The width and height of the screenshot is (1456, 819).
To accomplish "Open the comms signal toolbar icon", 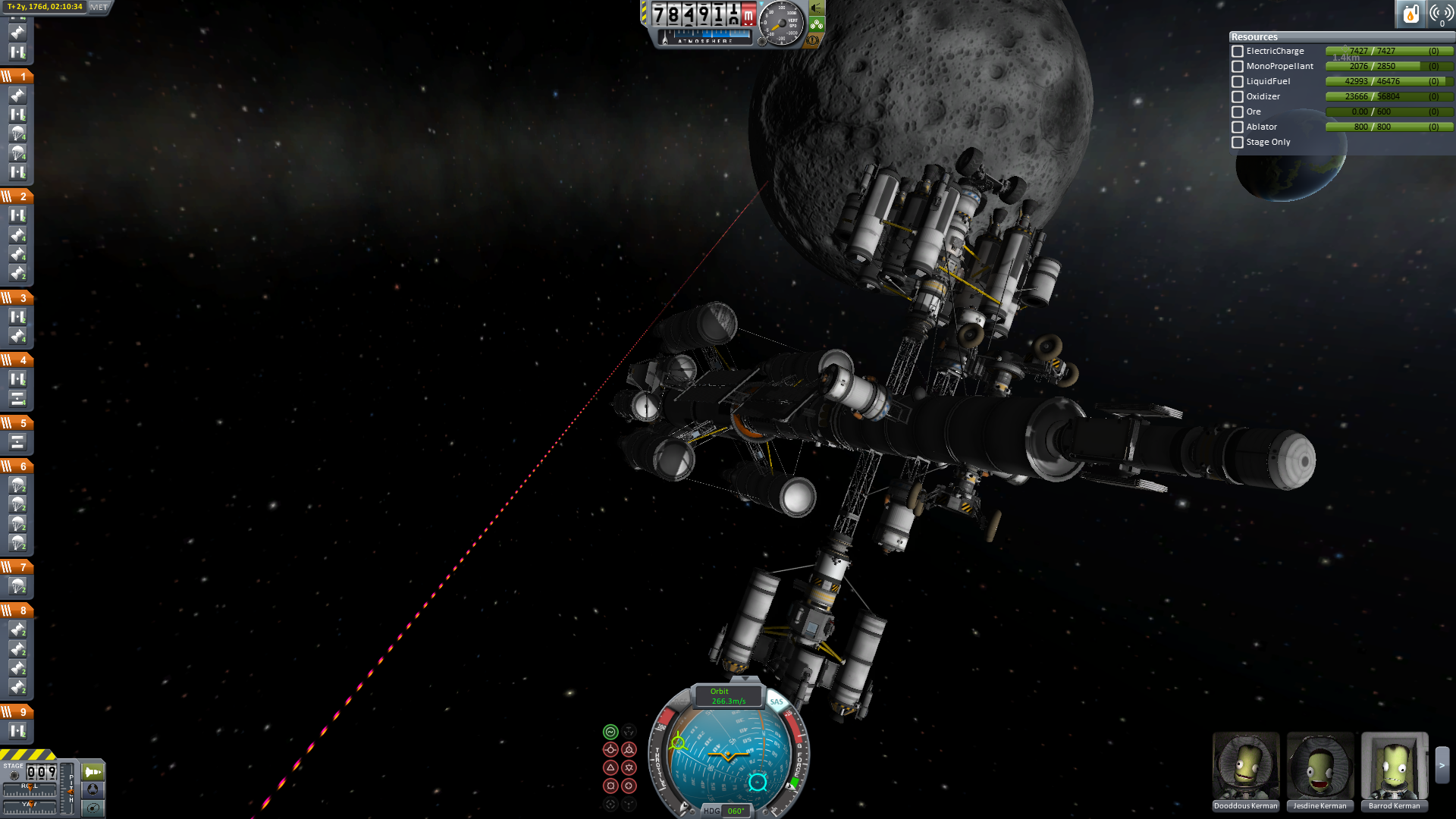I will click(1441, 14).
